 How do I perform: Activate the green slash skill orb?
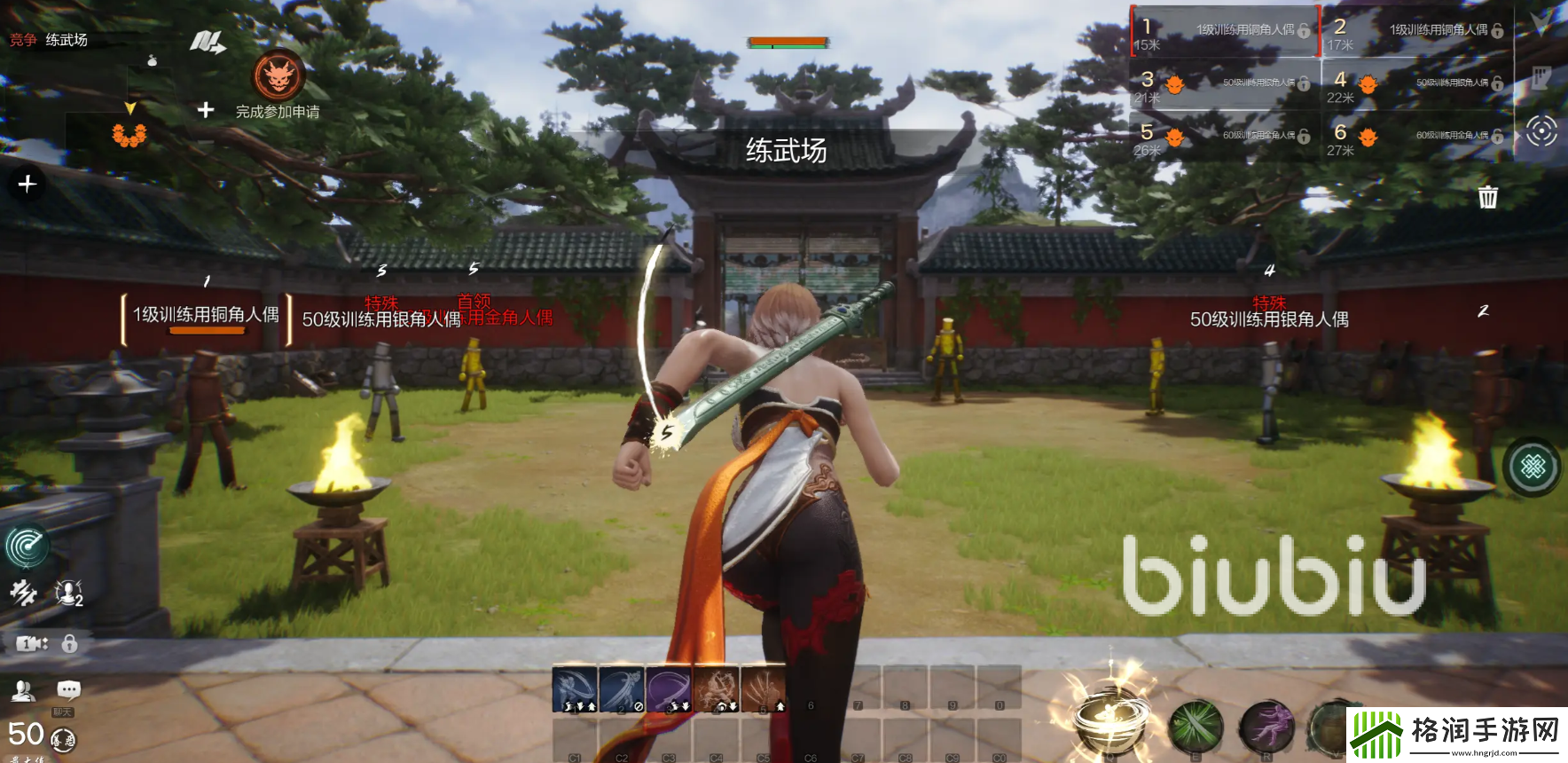tap(1196, 726)
